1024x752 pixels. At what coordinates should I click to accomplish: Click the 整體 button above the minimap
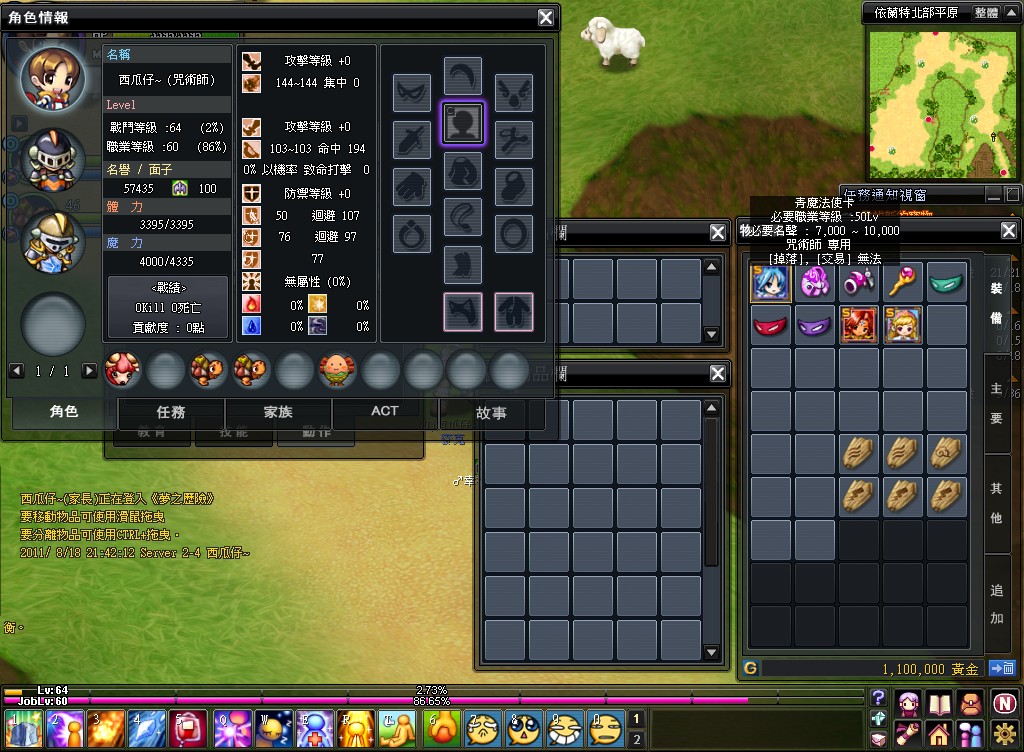(986, 13)
